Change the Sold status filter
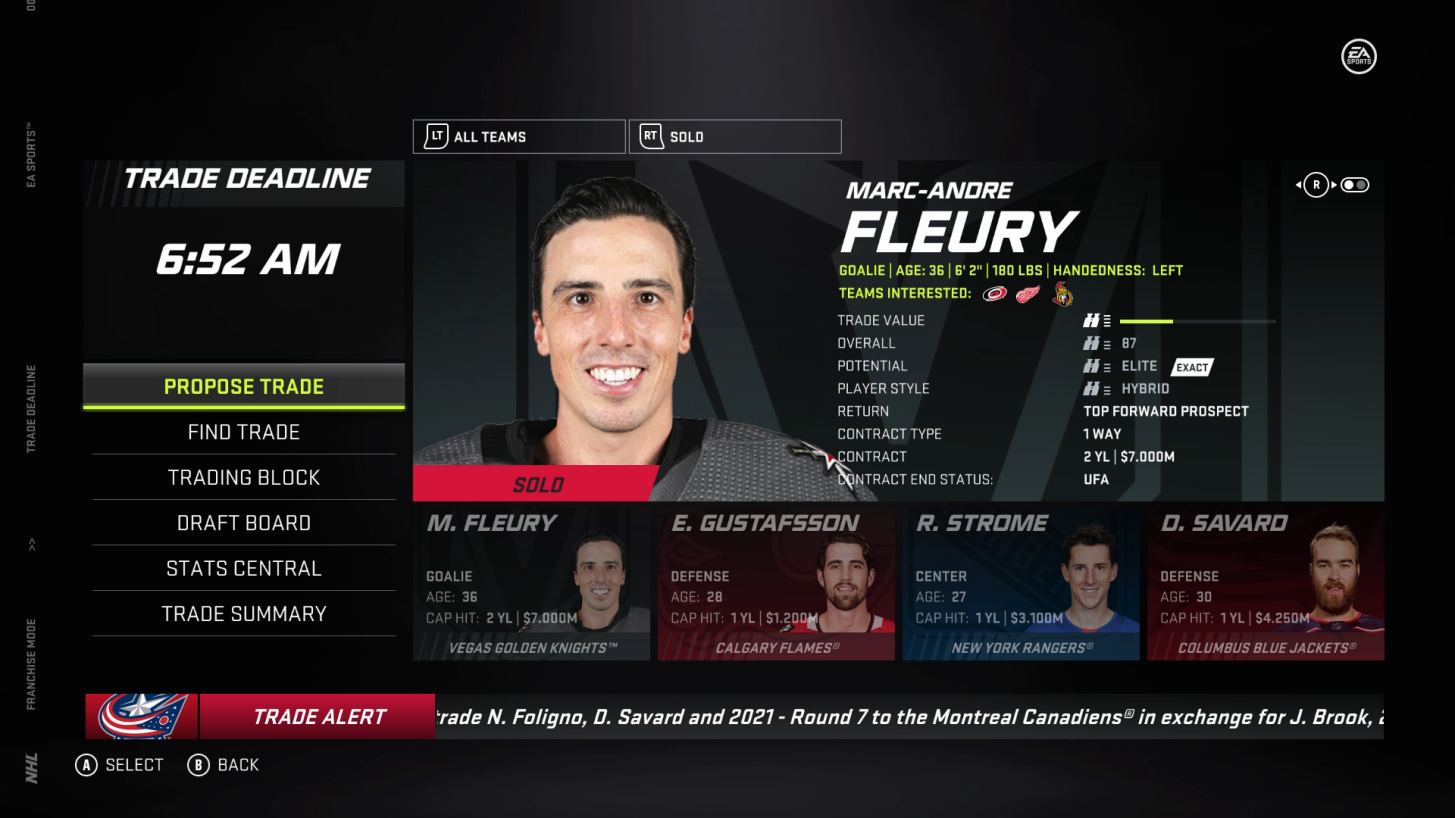Image resolution: width=1455 pixels, height=818 pixels. pyautogui.click(x=735, y=137)
